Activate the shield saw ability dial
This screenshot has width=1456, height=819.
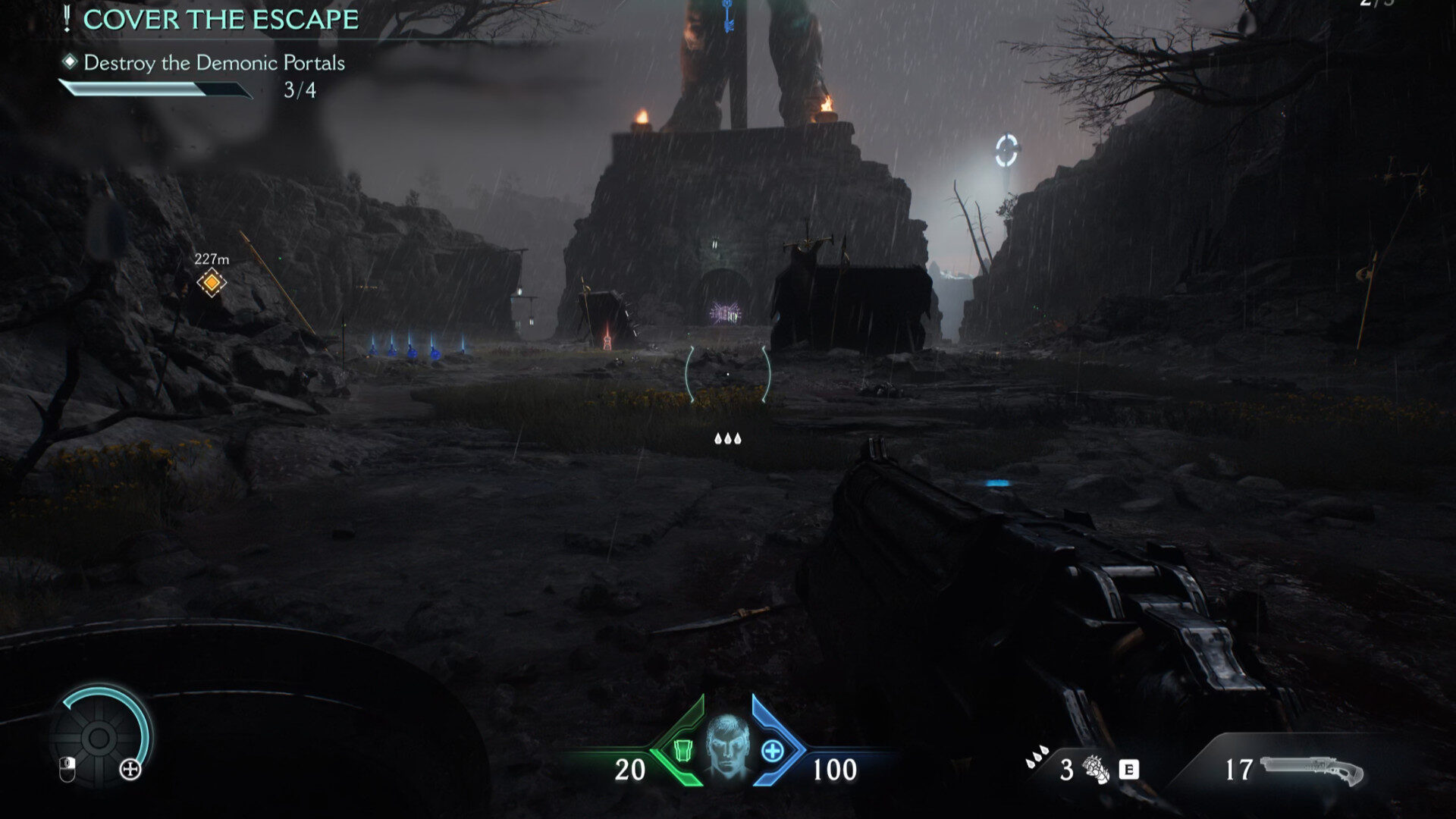(99, 737)
